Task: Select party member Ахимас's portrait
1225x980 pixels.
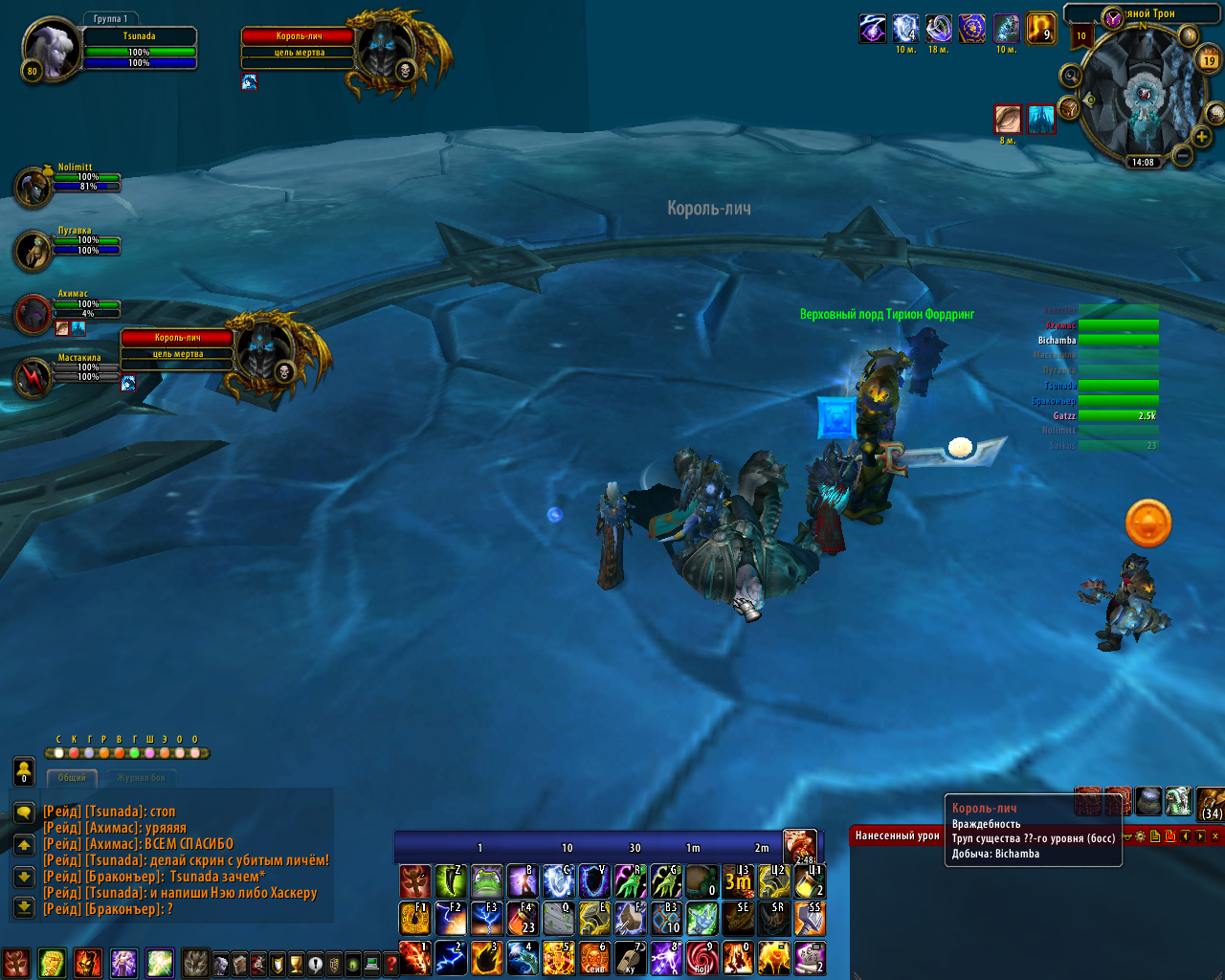Action: click(33, 315)
